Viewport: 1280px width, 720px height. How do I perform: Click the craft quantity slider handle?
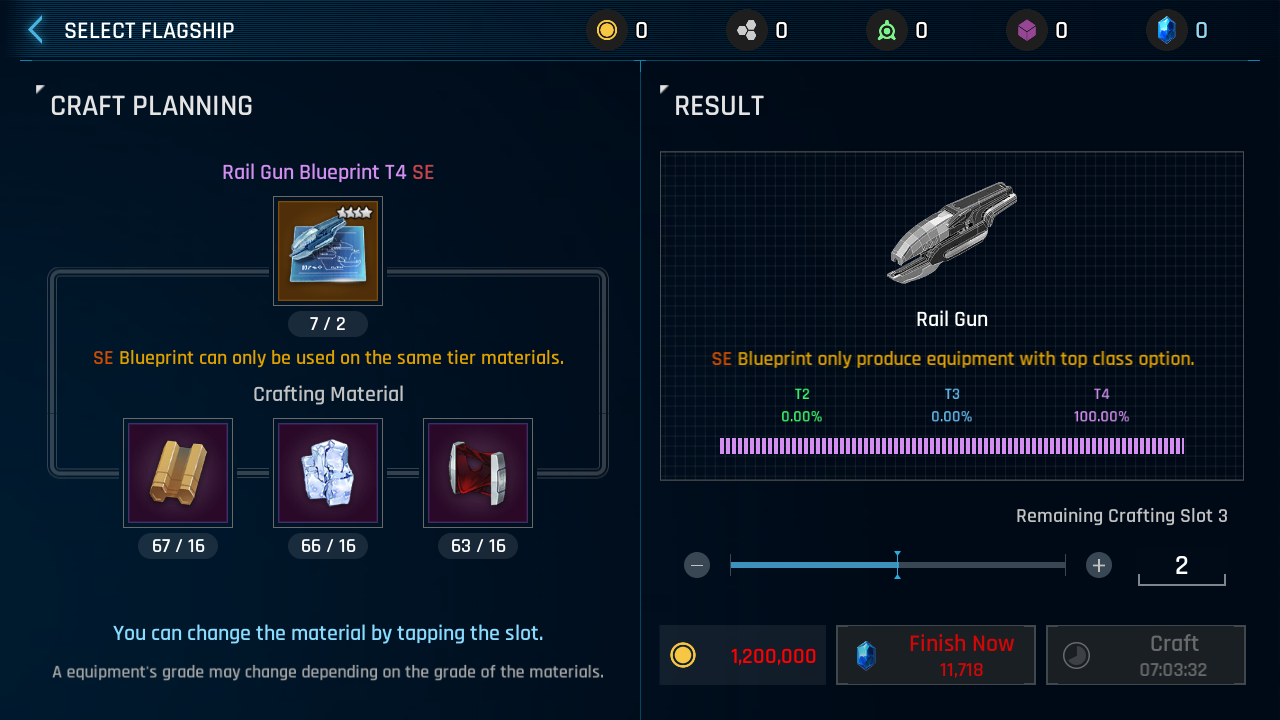[x=897, y=565]
